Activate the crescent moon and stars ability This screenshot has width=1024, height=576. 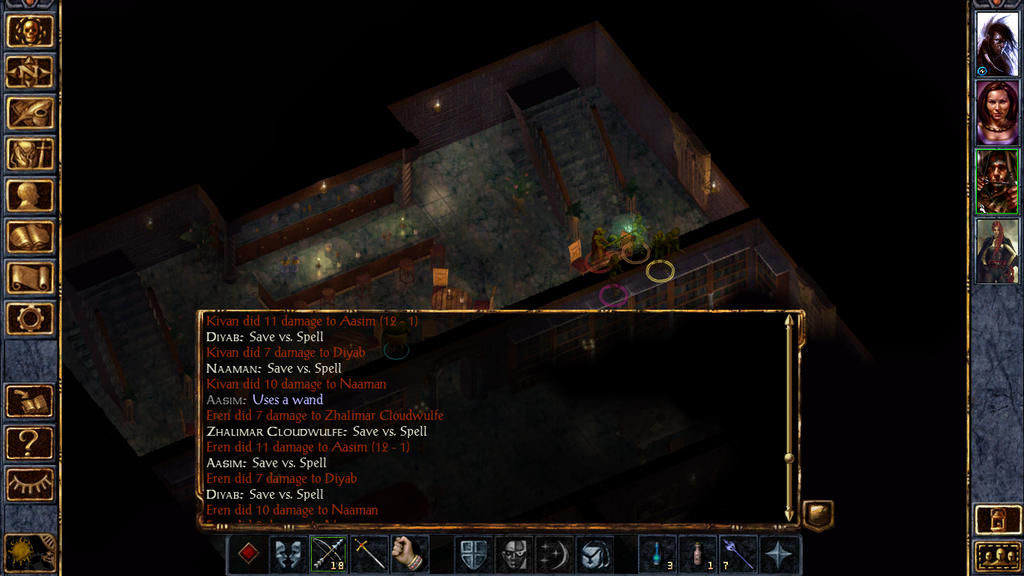point(555,554)
